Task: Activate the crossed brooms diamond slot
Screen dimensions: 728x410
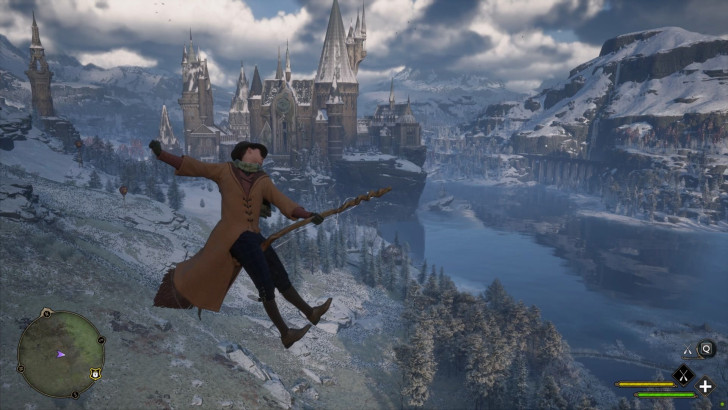Action: tap(683, 376)
